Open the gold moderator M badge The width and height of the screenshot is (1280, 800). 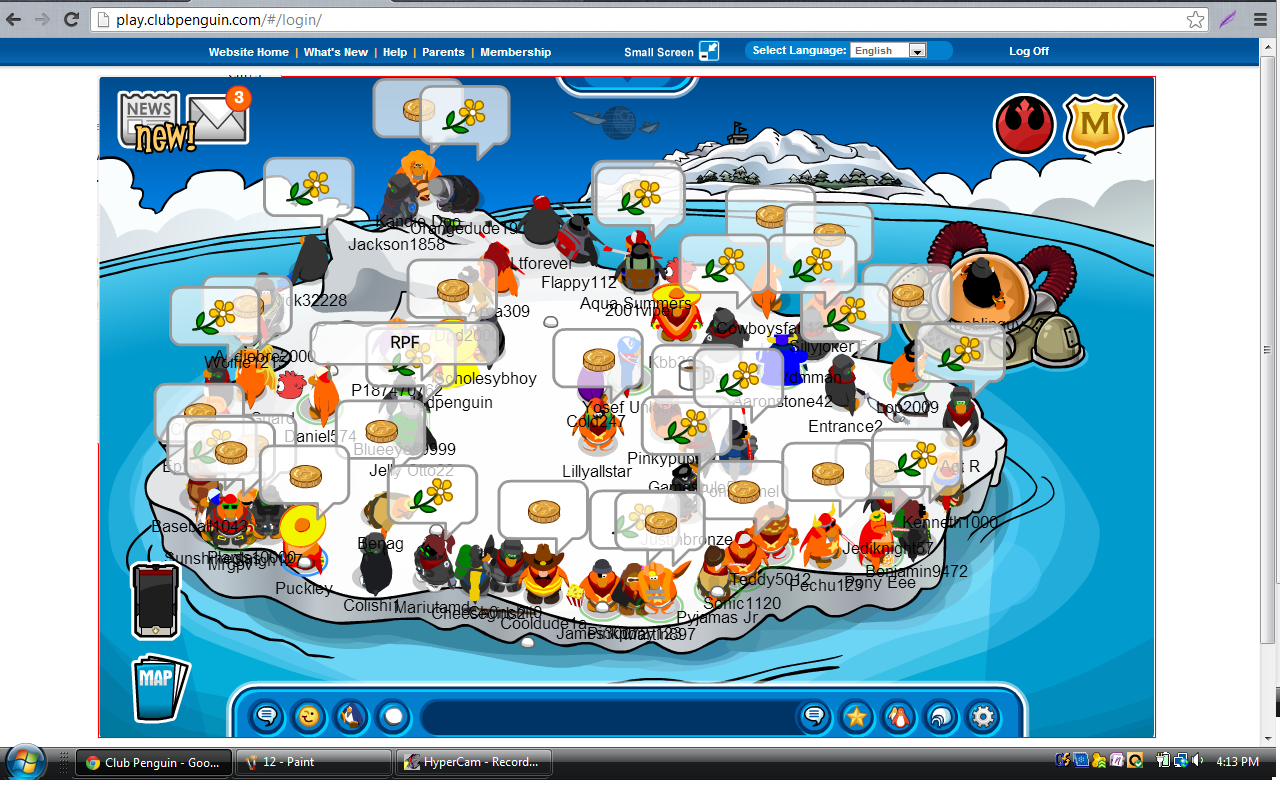[x=1094, y=124]
